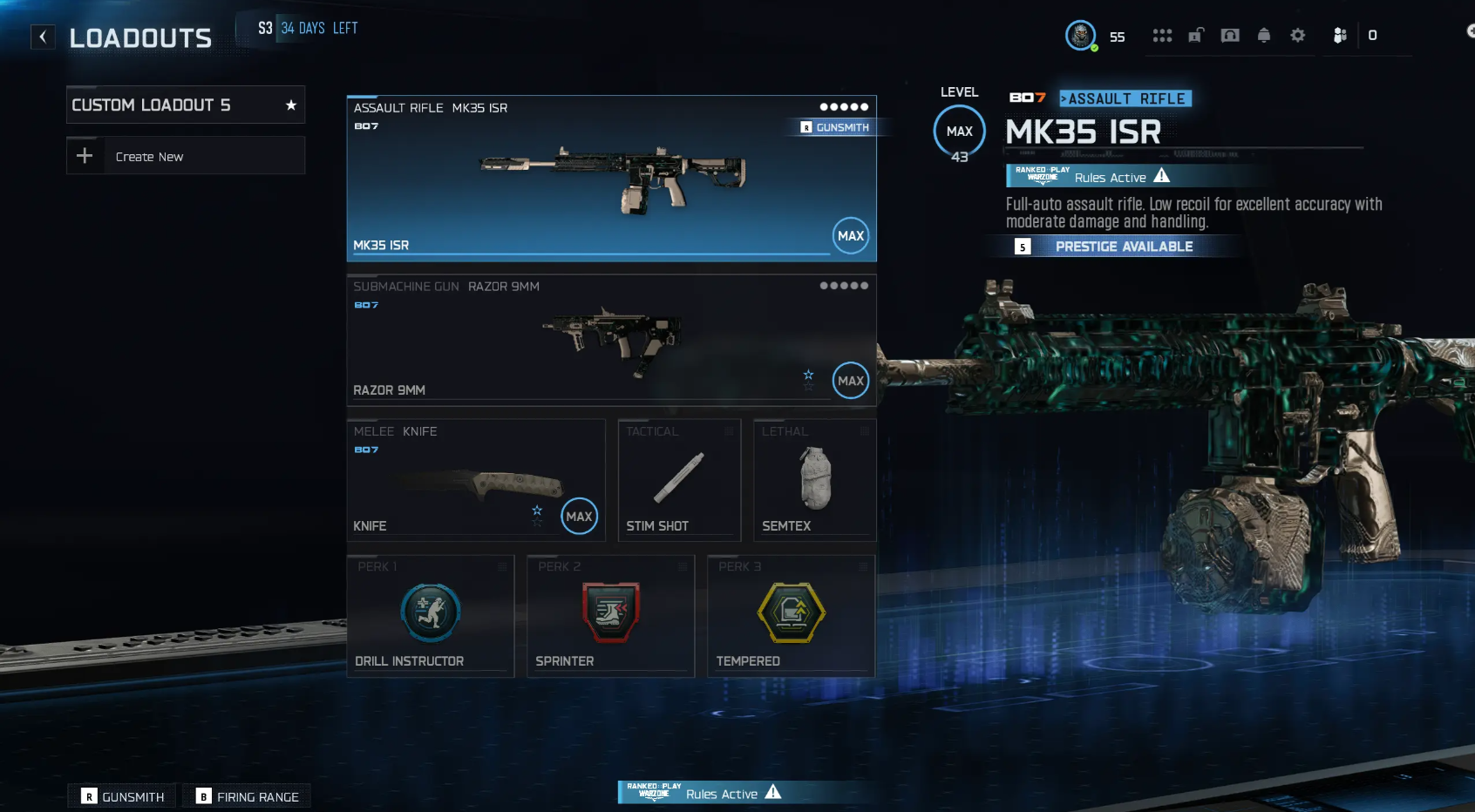Open the Firing Range
Viewport: 1475px width, 812px height.
(x=248, y=796)
